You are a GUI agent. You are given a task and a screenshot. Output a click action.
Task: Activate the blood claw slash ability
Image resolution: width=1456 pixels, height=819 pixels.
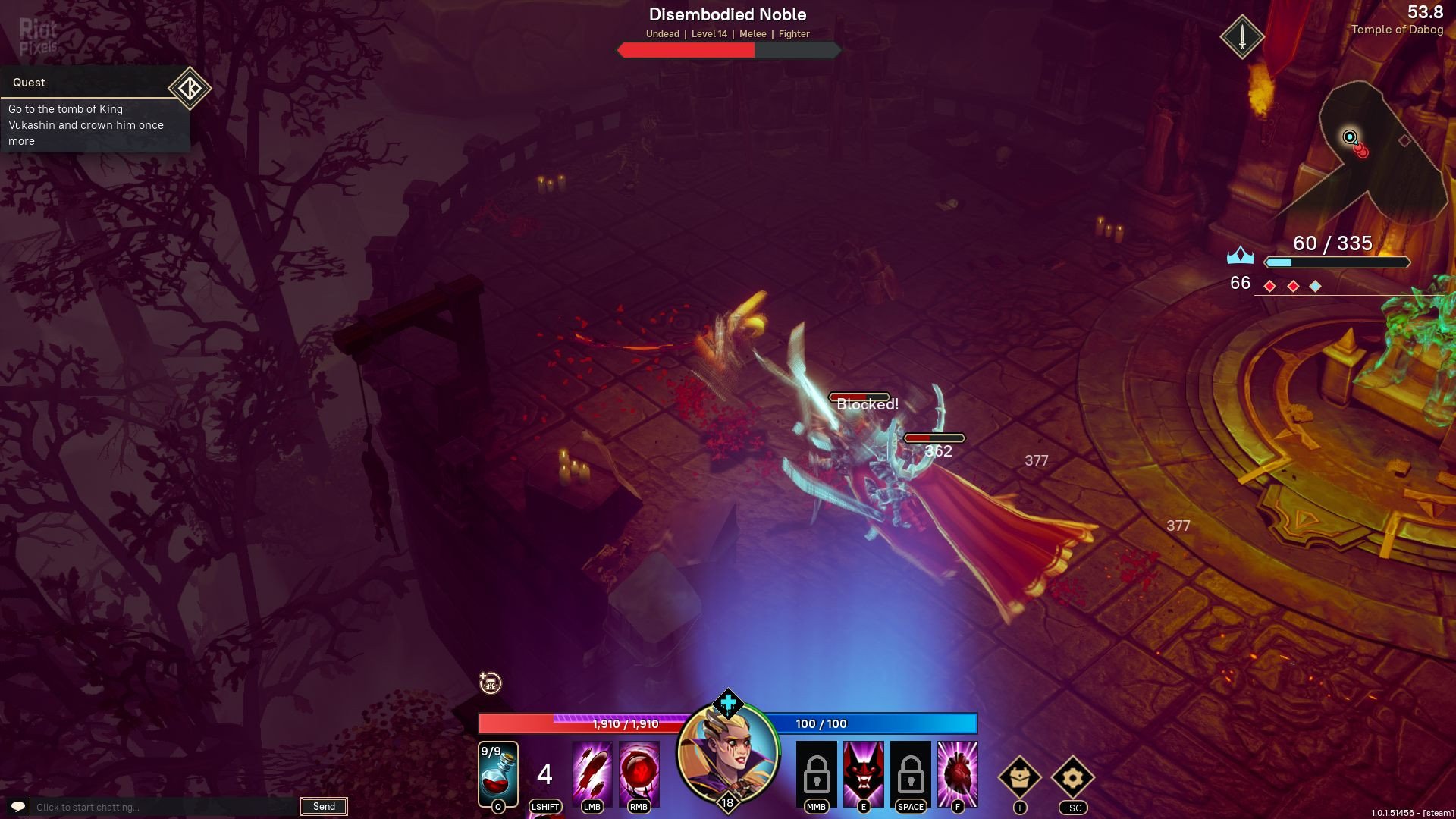click(591, 774)
